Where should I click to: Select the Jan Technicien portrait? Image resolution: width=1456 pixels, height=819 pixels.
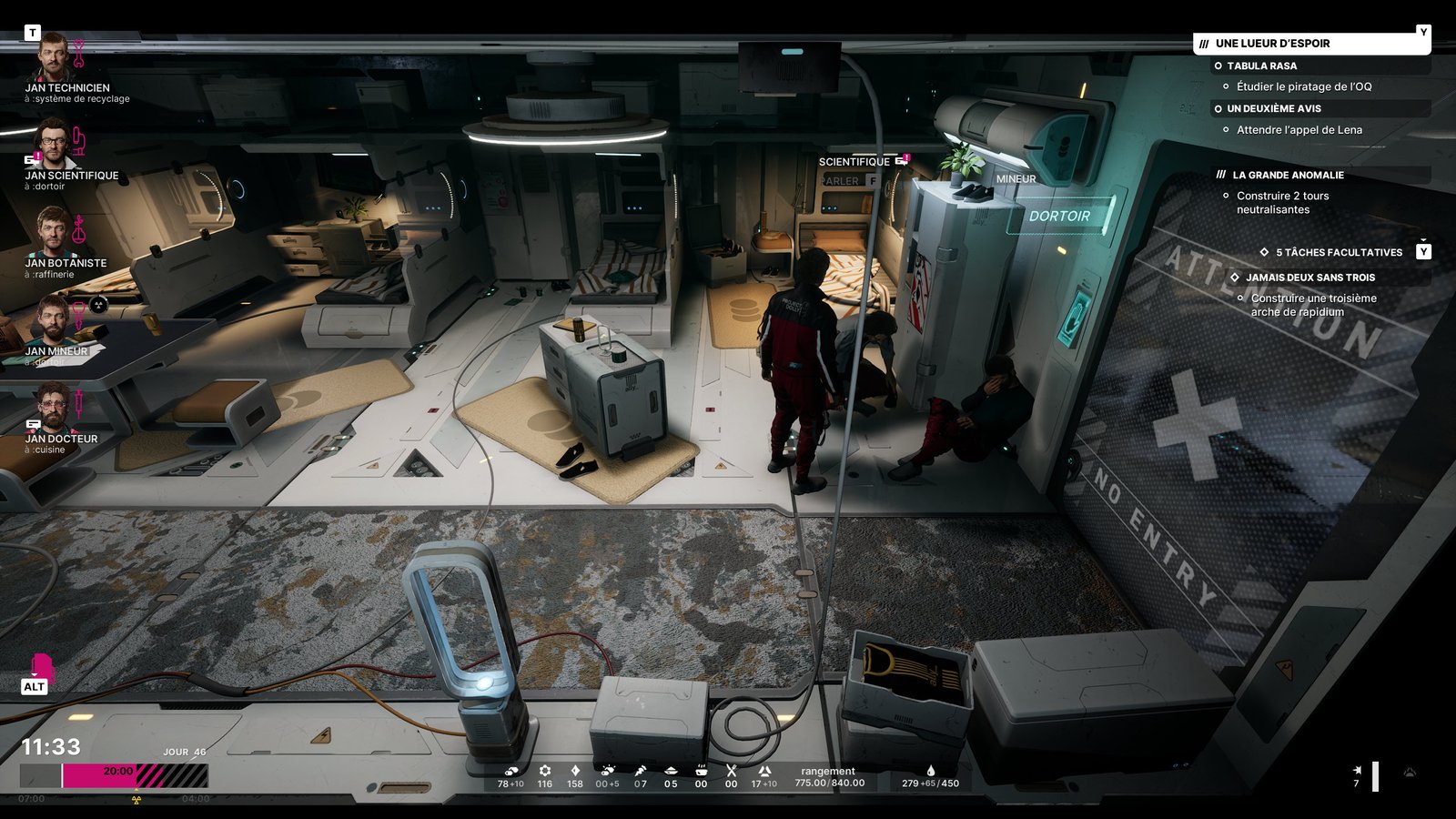pos(54,57)
